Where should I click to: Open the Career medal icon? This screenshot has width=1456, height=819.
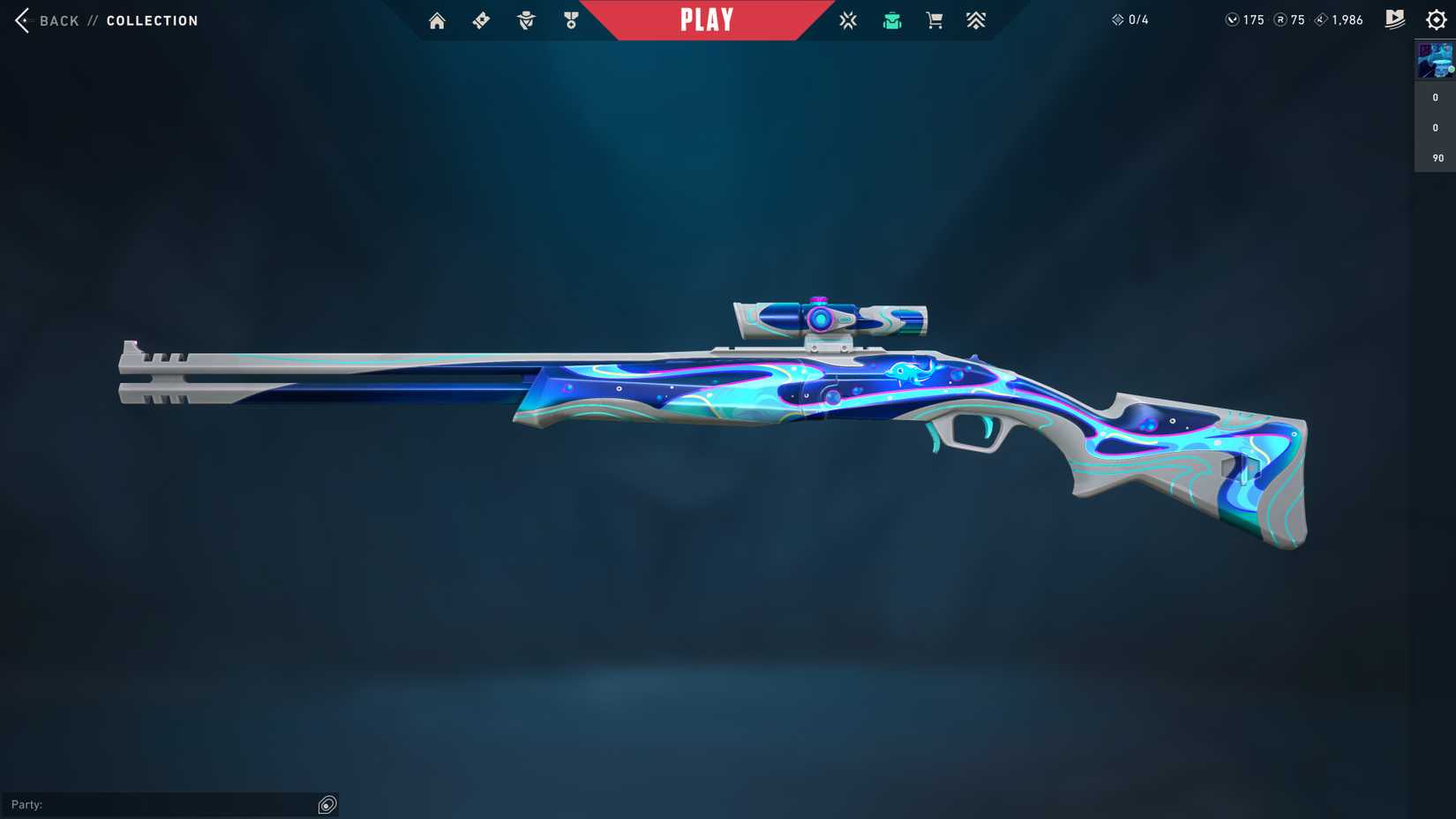(571, 19)
